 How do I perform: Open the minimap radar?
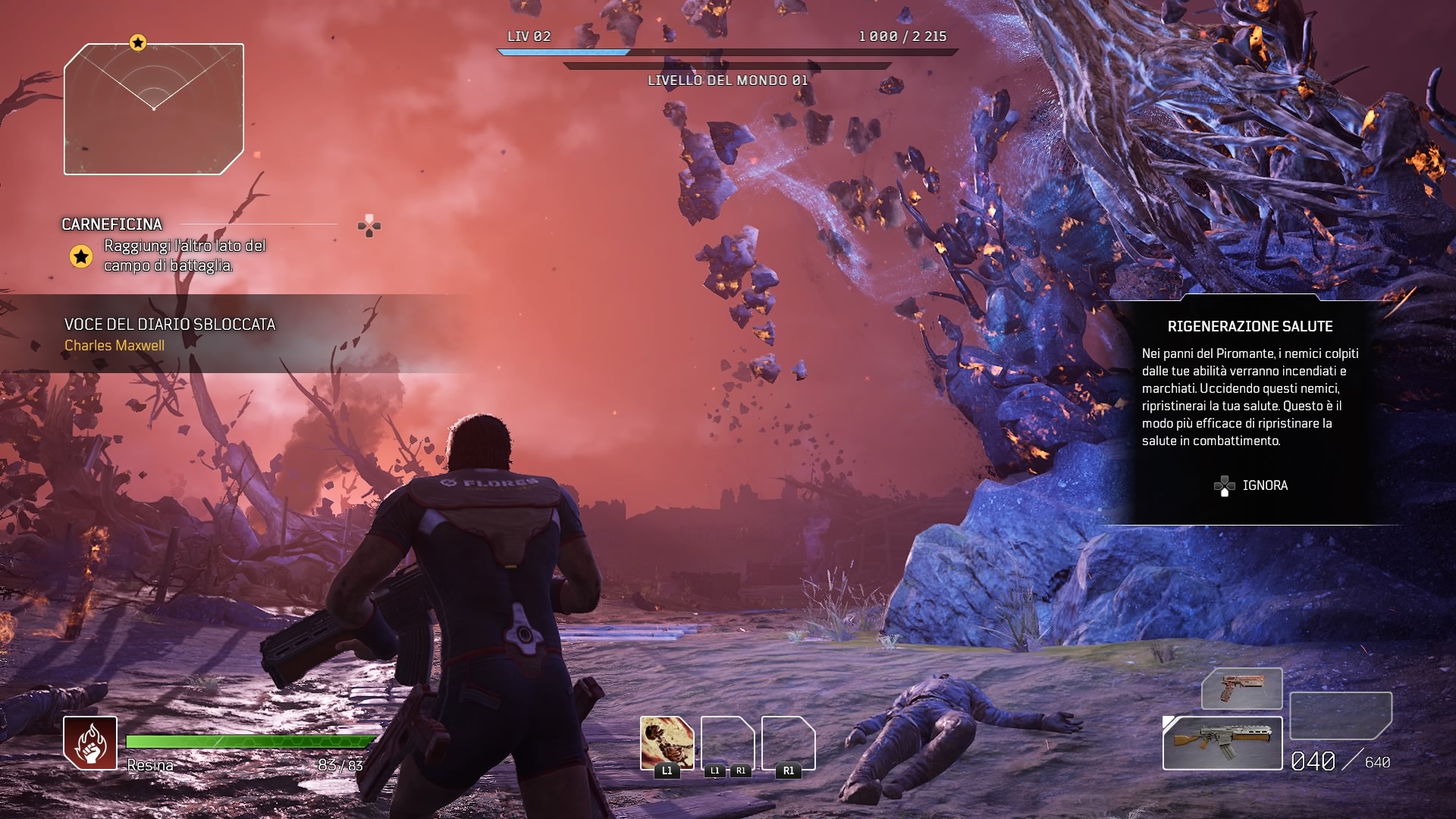click(x=154, y=109)
